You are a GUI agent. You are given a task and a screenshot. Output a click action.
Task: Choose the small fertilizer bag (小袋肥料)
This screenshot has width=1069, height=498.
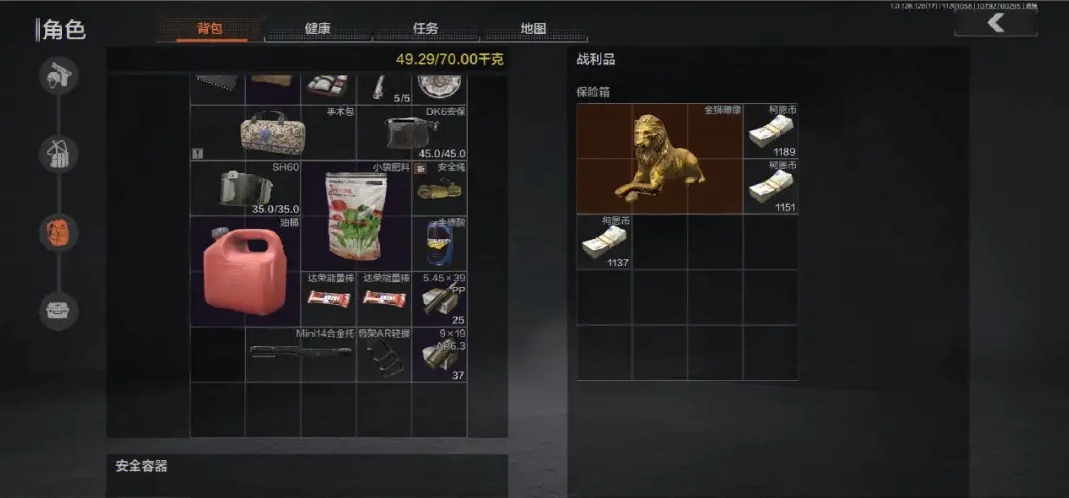355,215
